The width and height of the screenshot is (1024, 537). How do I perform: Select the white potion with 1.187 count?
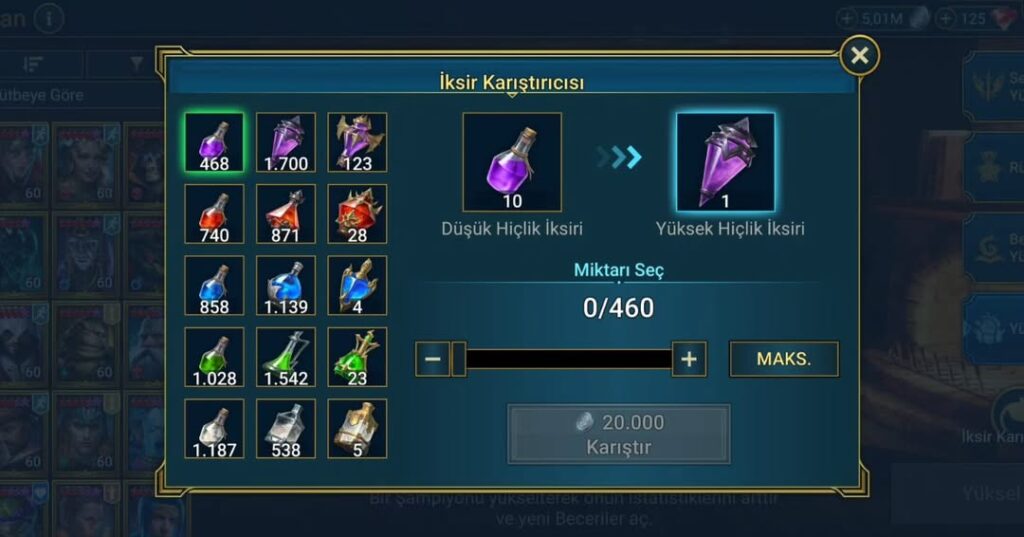coord(214,429)
